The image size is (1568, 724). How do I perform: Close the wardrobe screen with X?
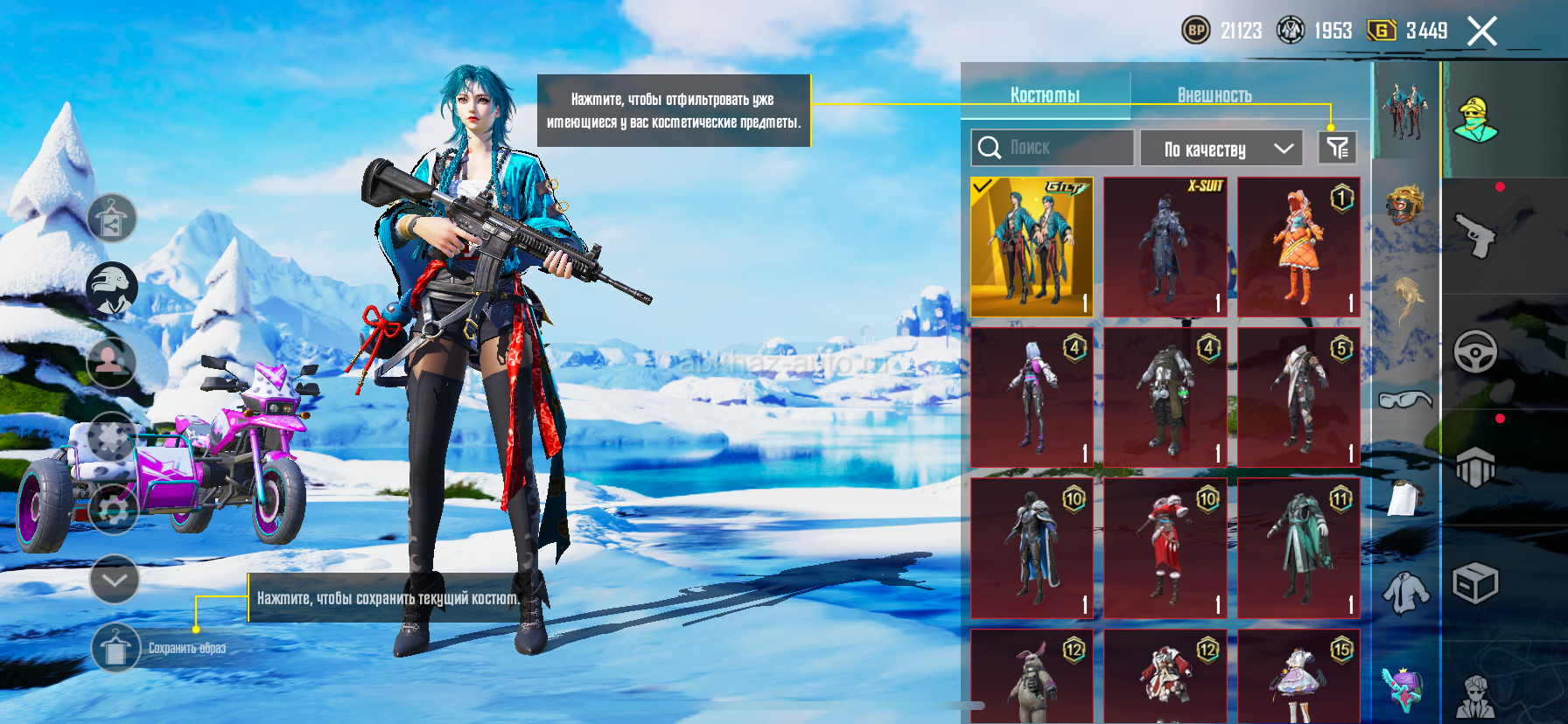(x=1481, y=31)
